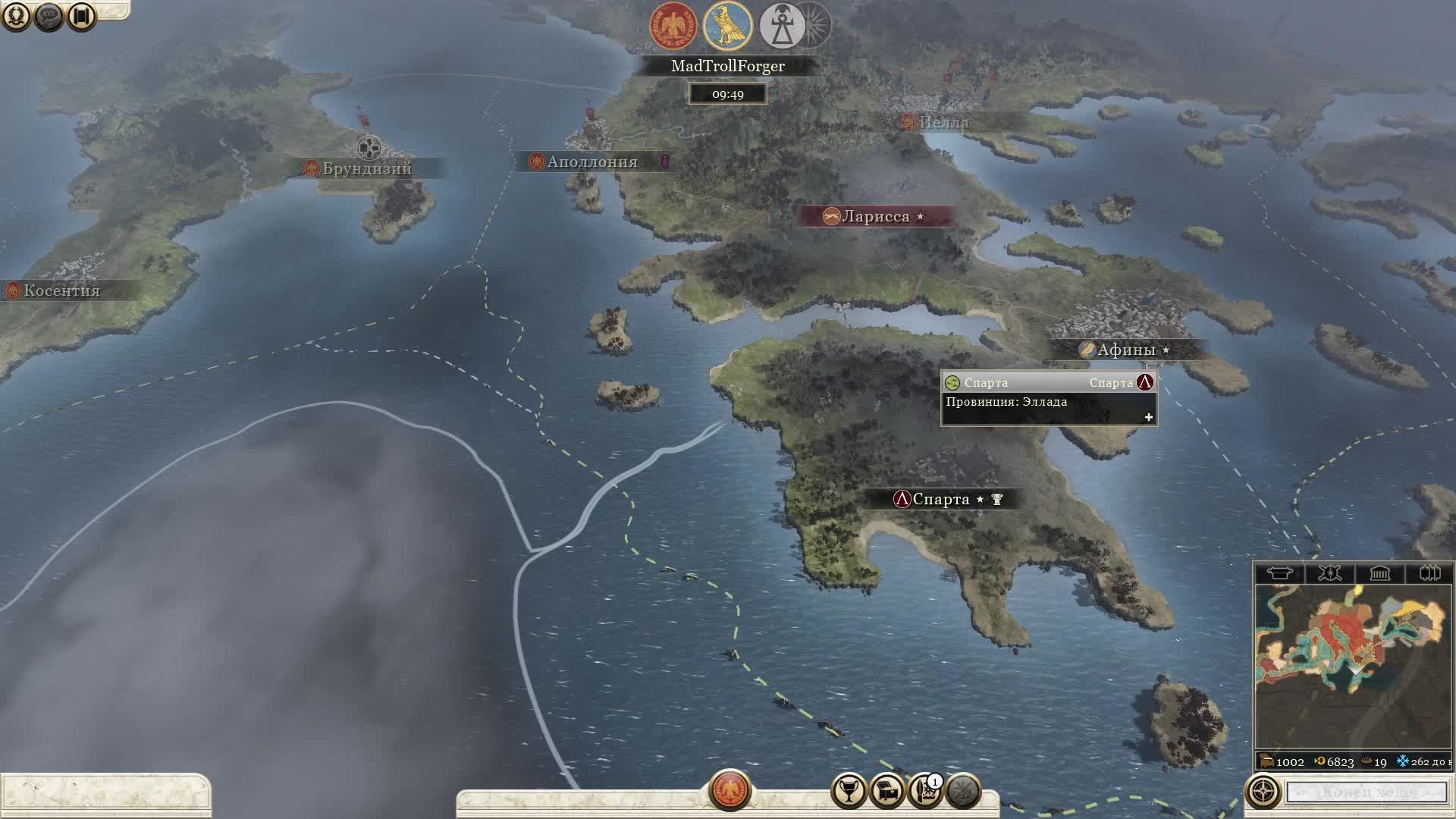Click the compass button beside end turn
The width and height of the screenshot is (1456, 819).
click(x=1263, y=792)
